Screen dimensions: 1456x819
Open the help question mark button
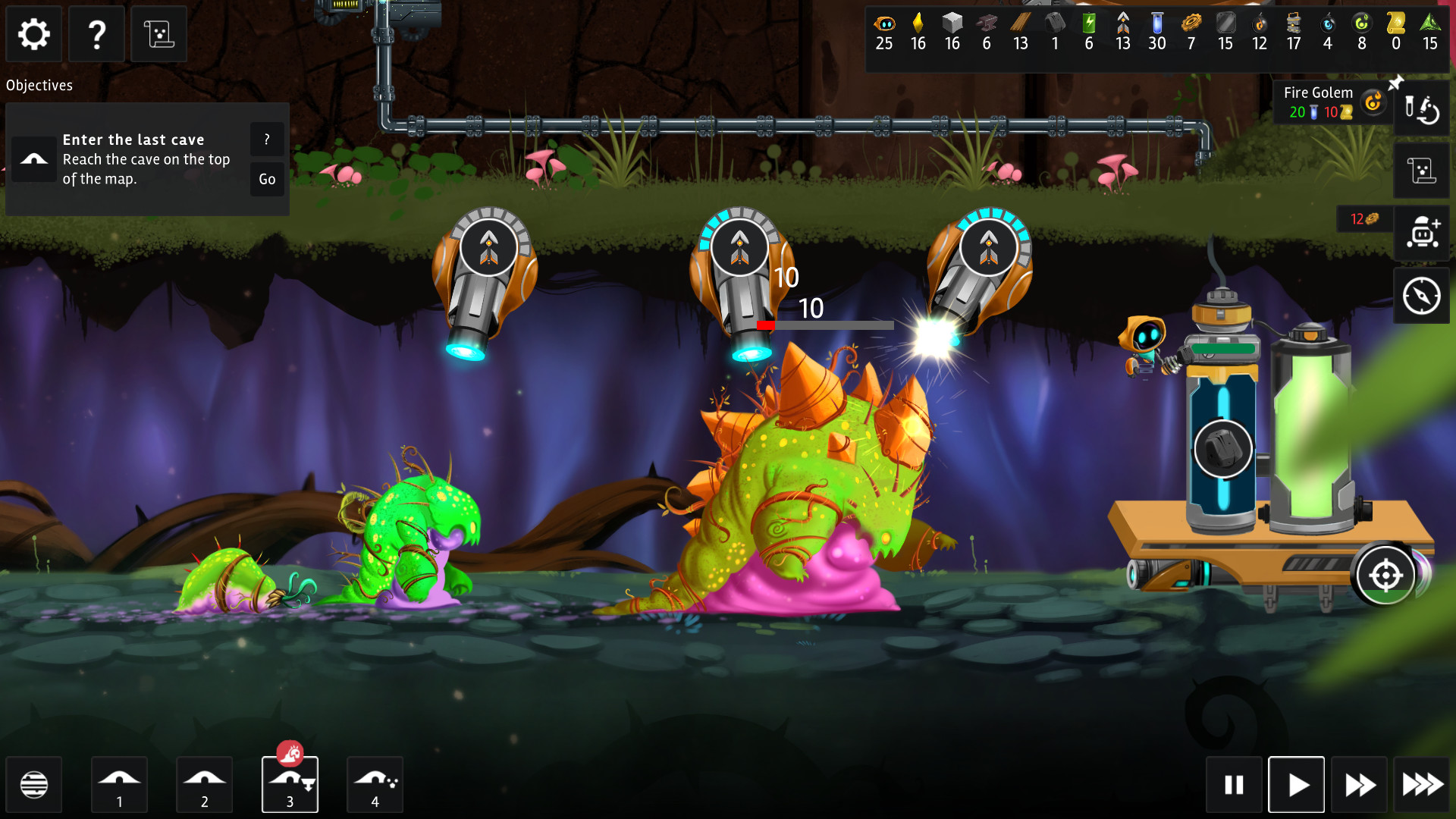click(x=96, y=34)
